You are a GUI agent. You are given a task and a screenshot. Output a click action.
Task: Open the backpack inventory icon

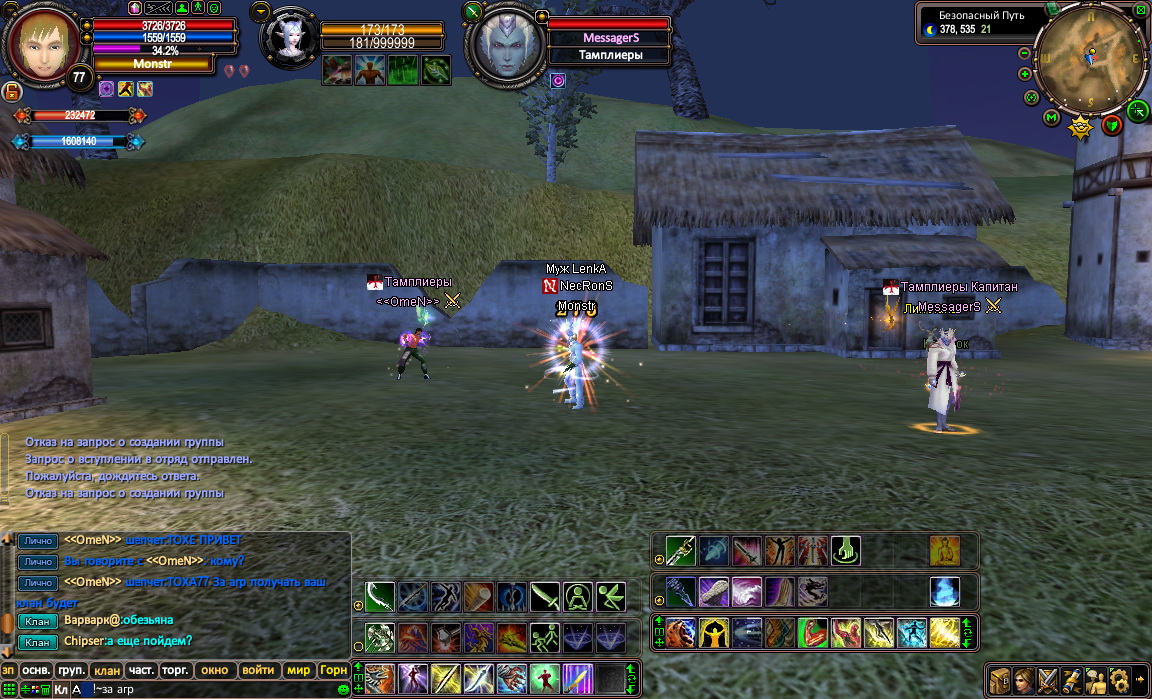998,679
